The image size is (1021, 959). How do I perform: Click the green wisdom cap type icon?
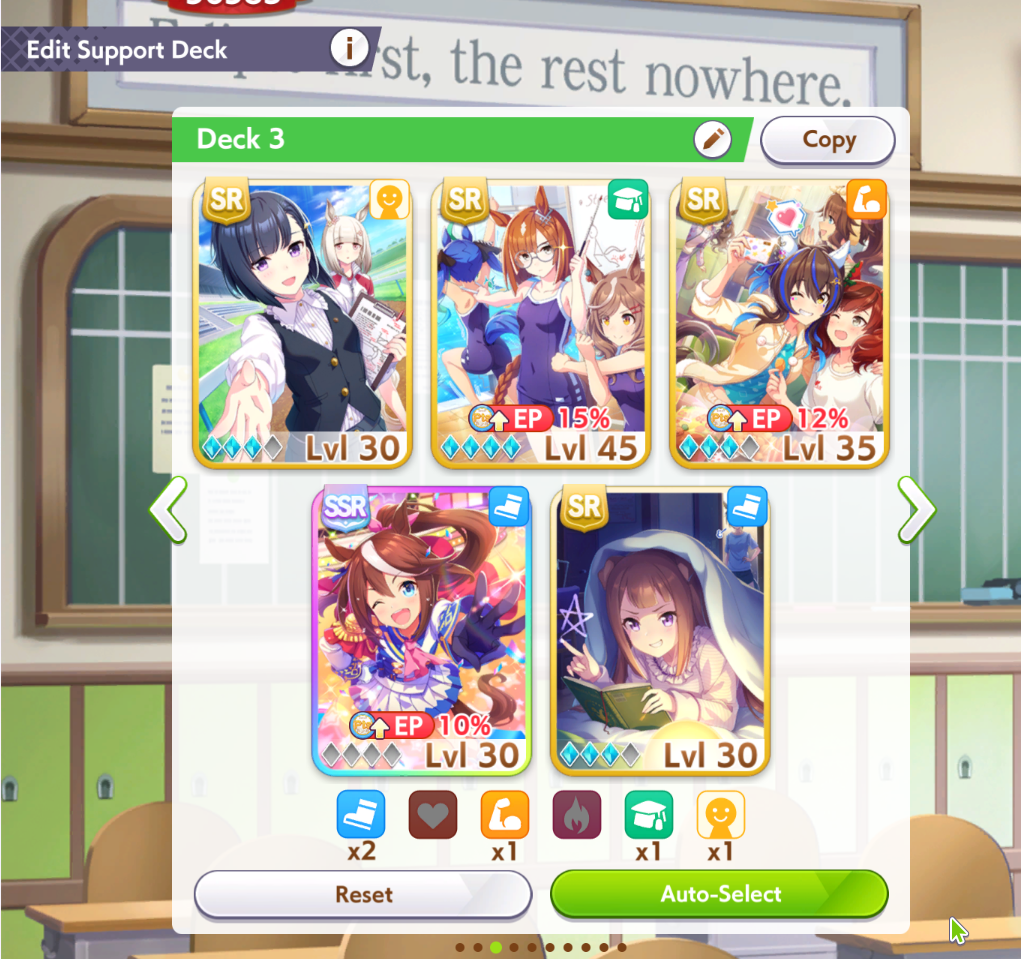coord(649,814)
